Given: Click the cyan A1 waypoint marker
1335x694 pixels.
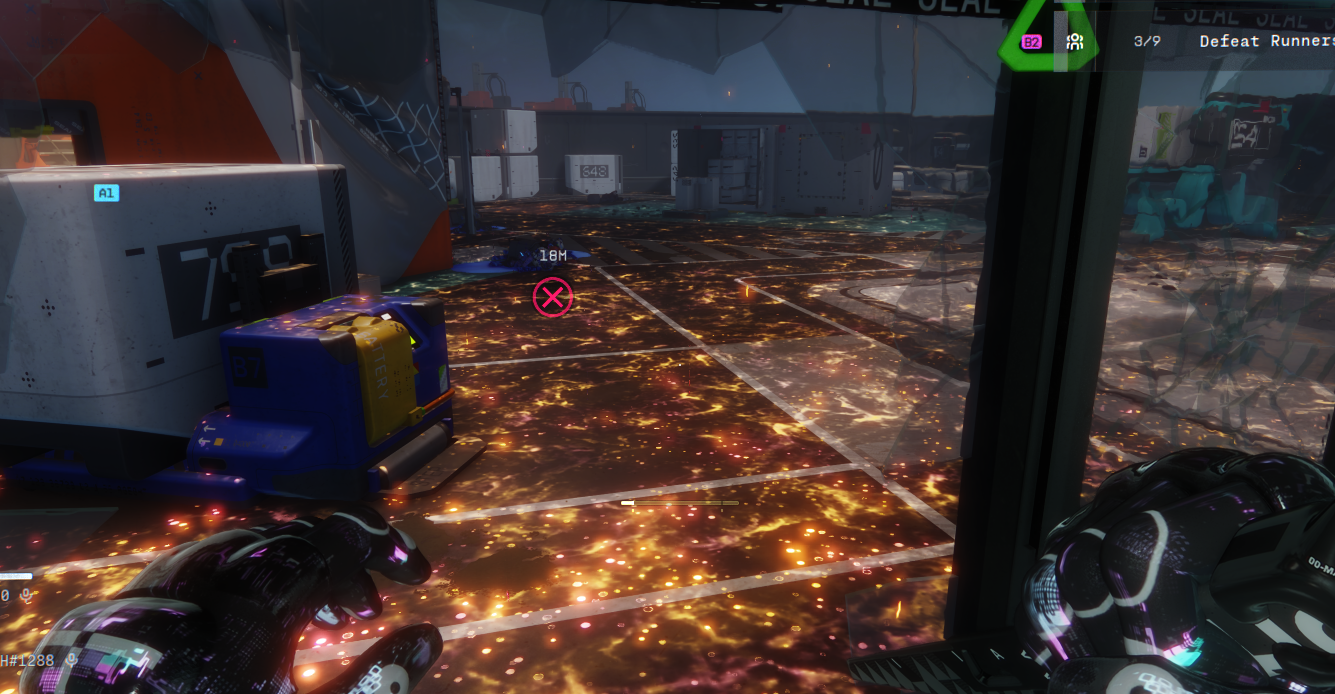Looking at the screenshot, I should click(x=106, y=193).
